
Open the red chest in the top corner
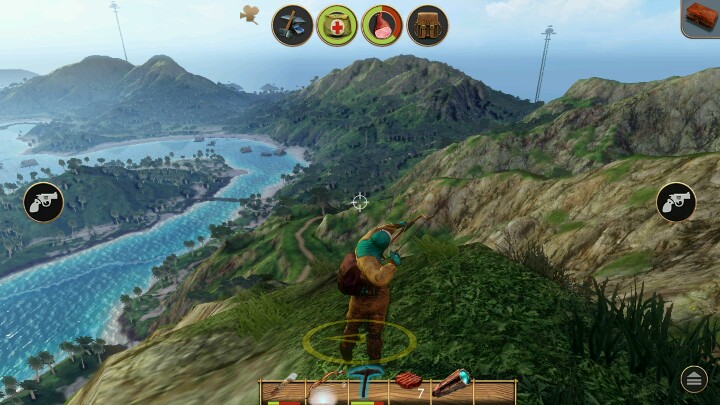click(701, 18)
